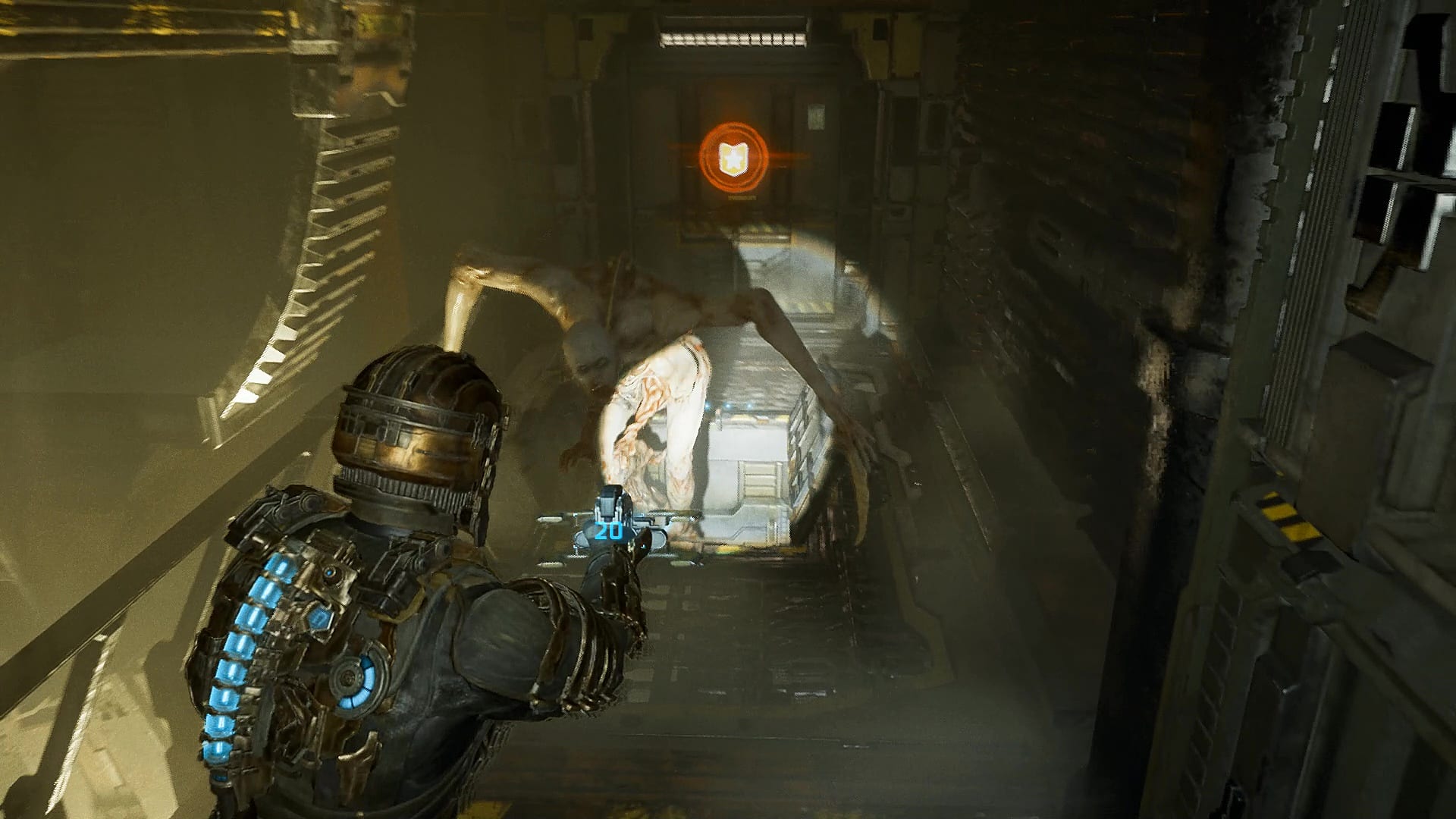Click the Plasma Cutter's front emitter prongs
The width and height of the screenshot is (1456, 819).
(608, 501)
